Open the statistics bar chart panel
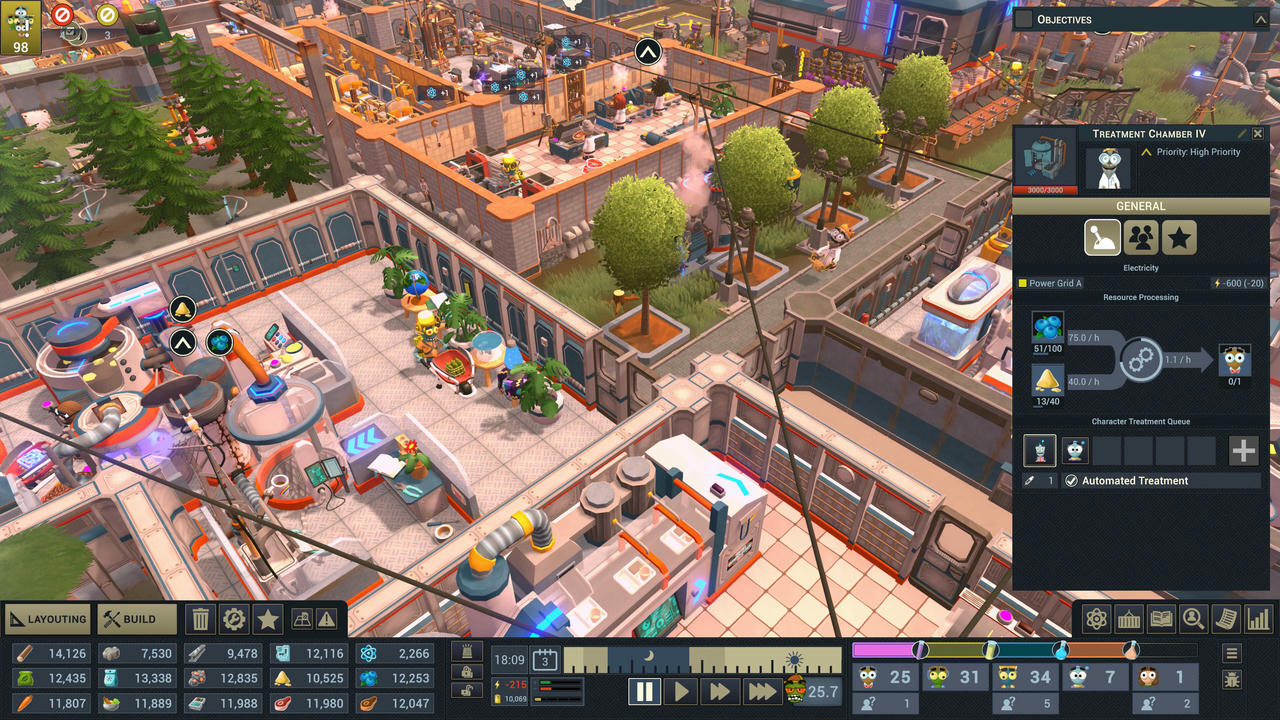The height and width of the screenshot is (720, 1280). (1258, 619)
